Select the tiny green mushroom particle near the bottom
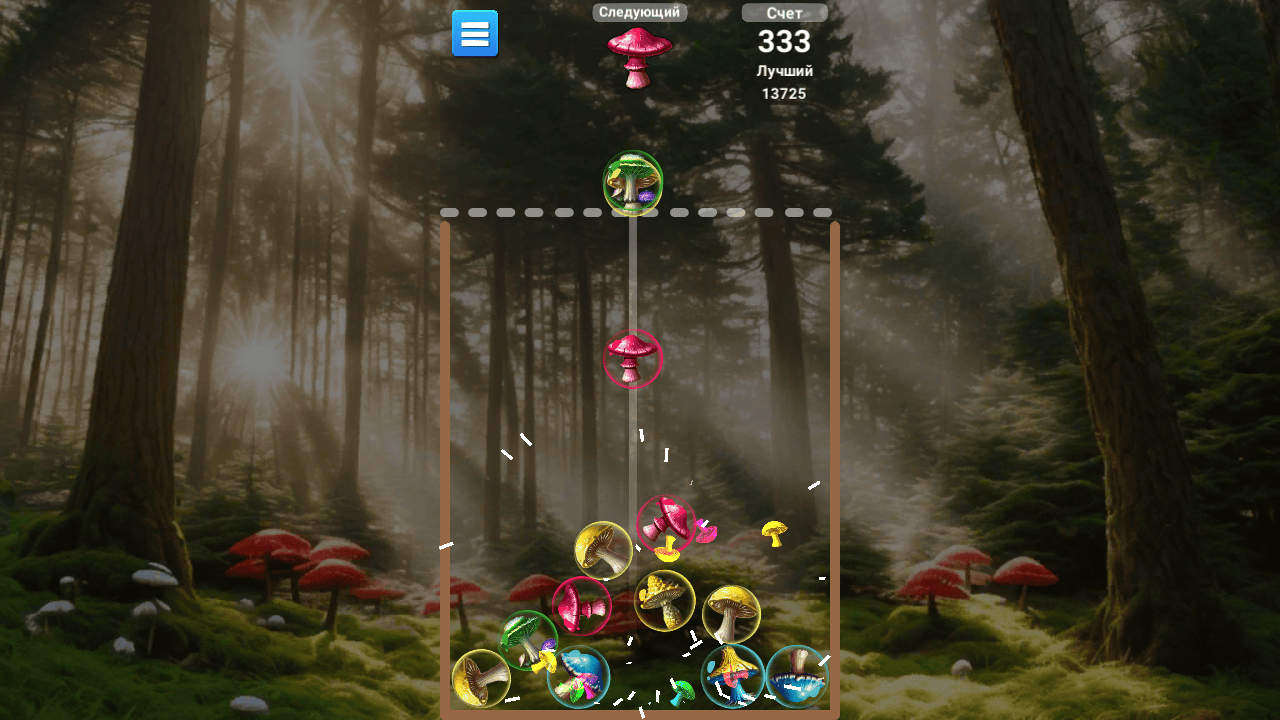The height and width of the screenshot is (720, 1280). [x=684, y=691]
